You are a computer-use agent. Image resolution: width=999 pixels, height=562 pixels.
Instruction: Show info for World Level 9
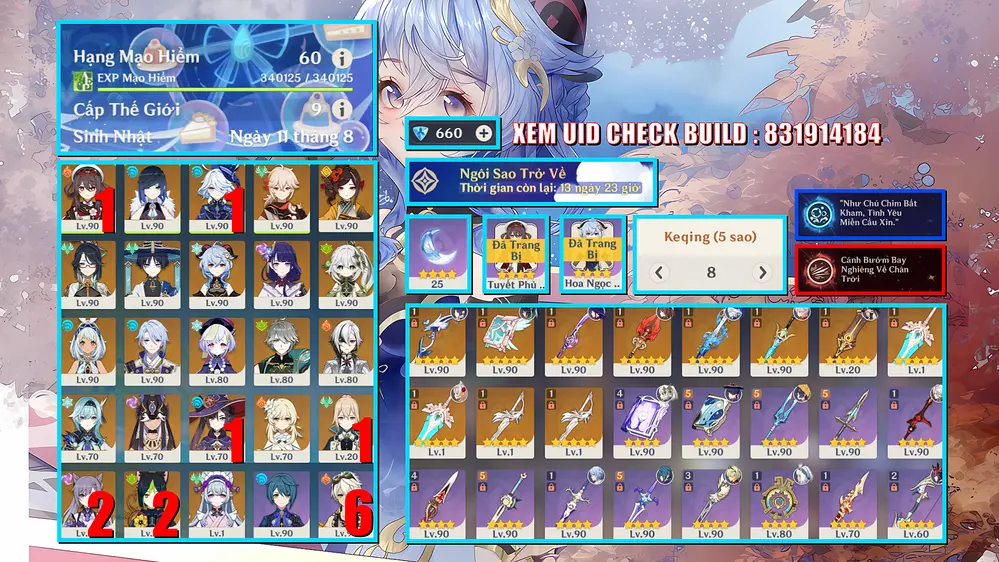[x=342, y=108]
